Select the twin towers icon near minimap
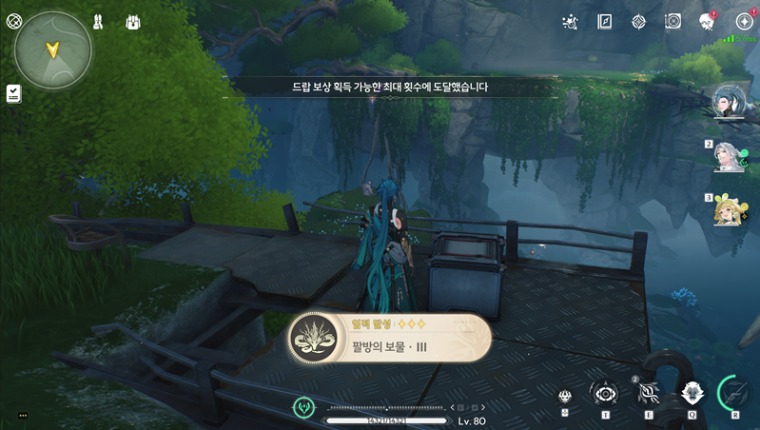The height and width of the screenshot is (430, 760). tap(99, 21)
